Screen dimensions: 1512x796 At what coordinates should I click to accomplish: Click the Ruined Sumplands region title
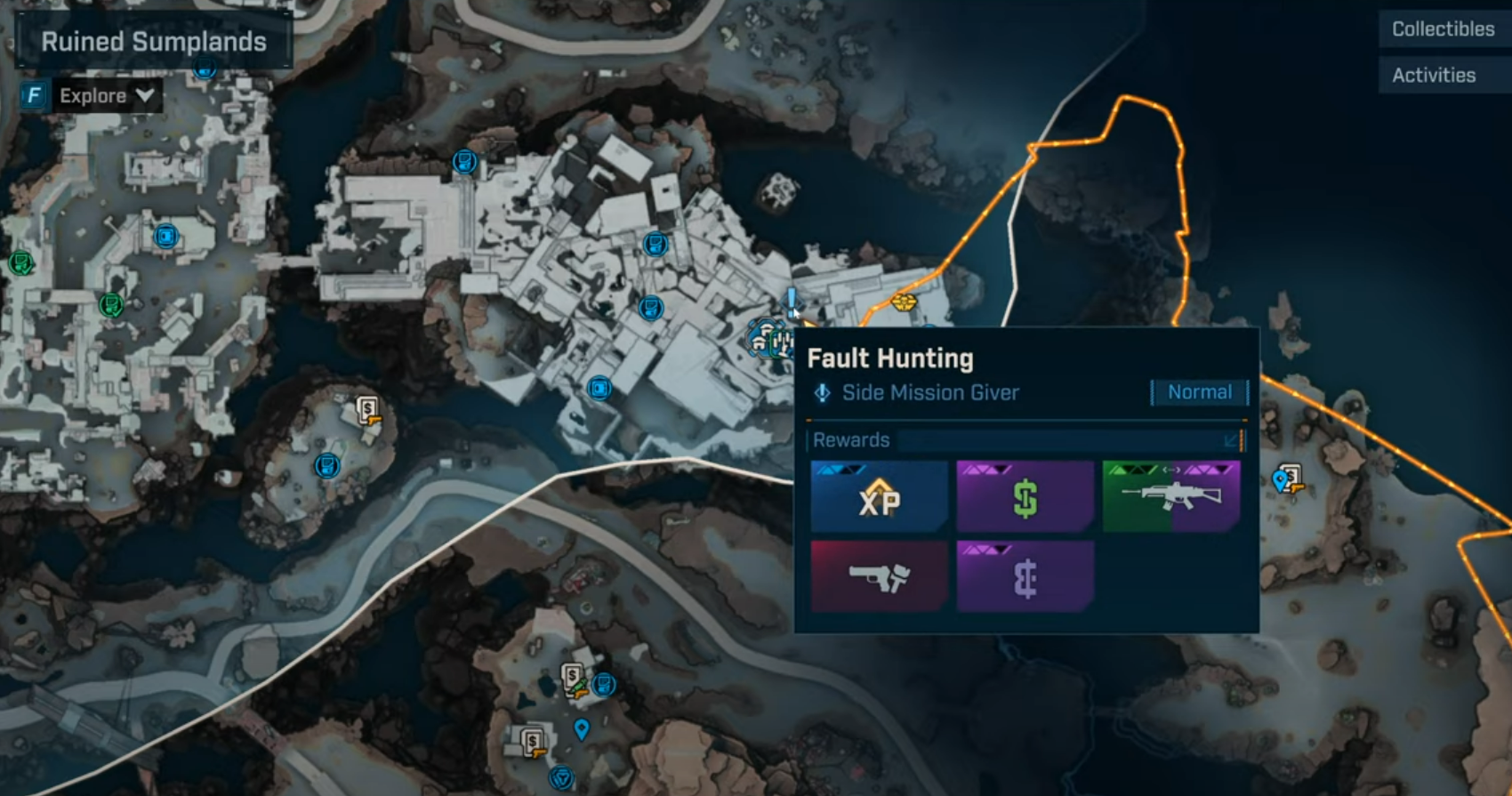(154, 42)
